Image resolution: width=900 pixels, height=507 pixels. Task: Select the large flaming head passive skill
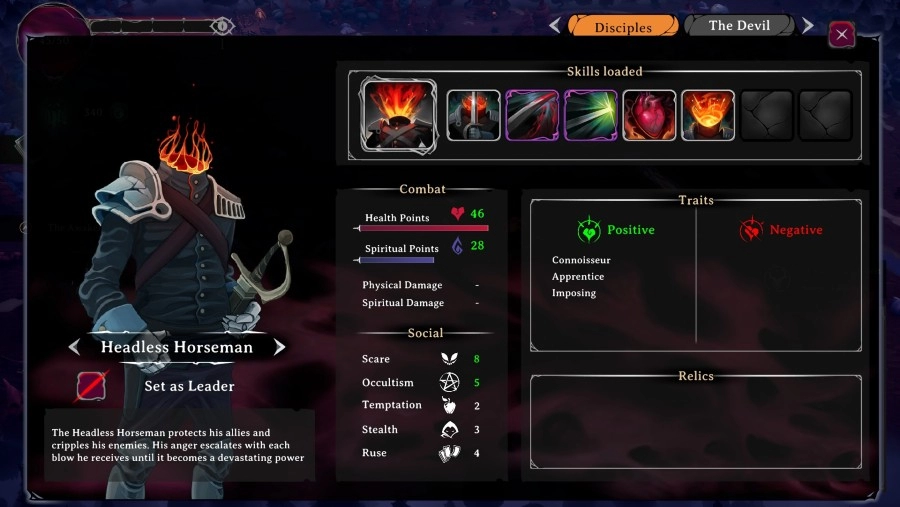398,115
